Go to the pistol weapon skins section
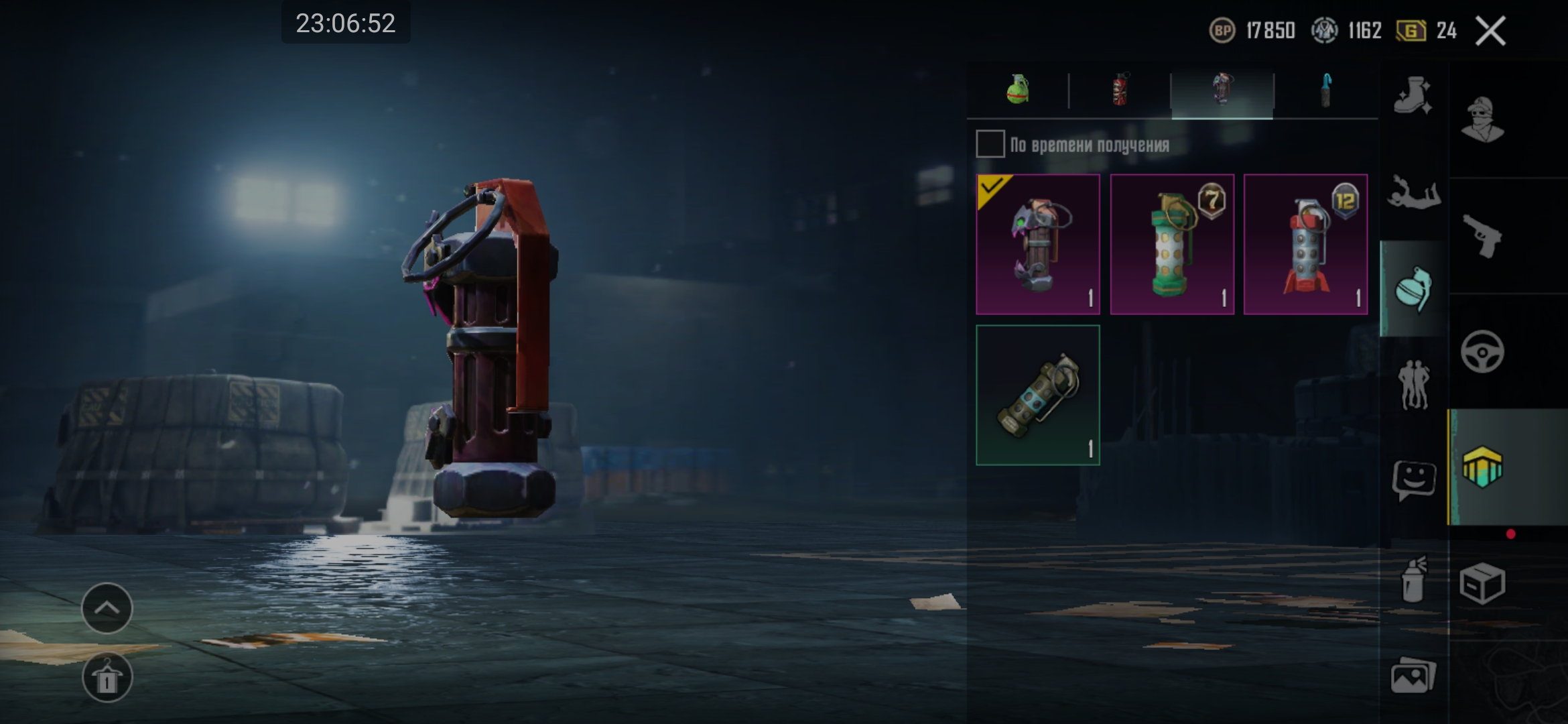This screenshot has width=1568, height=724. pyautogui.click(x=1482, y=236)
